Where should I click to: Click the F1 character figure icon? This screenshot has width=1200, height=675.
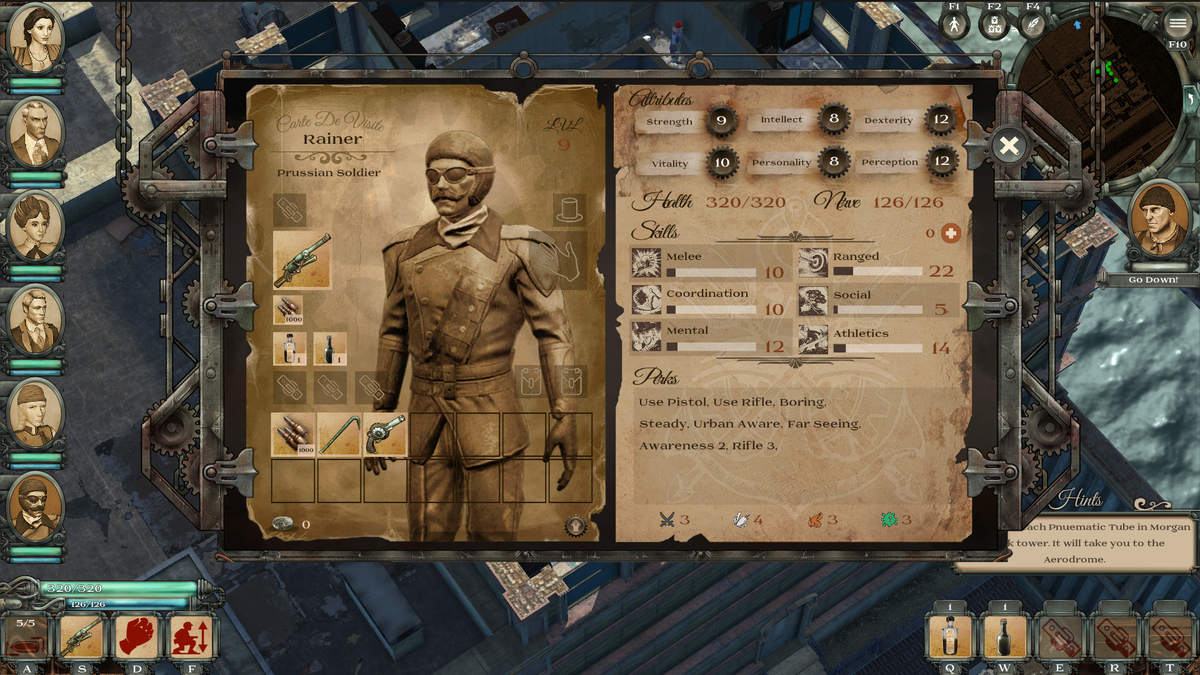point(955,24)
